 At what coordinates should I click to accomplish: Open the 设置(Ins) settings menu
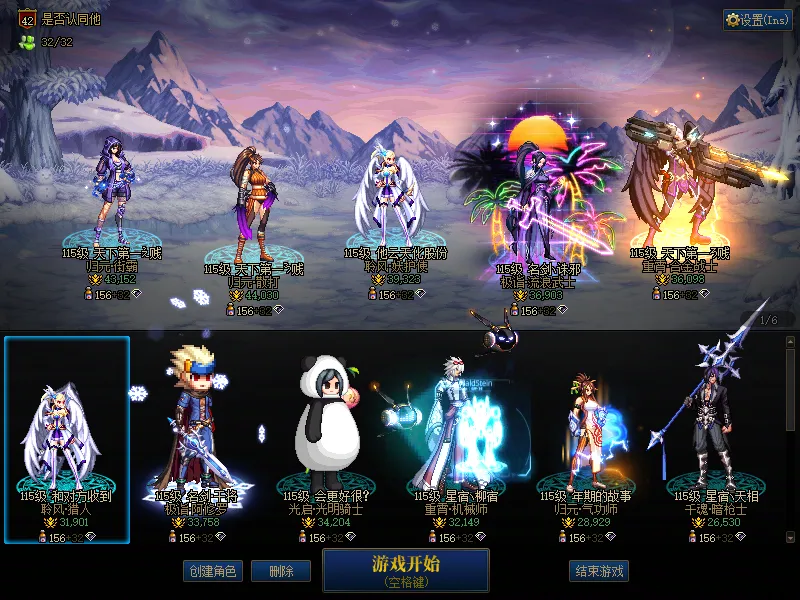(757, 19)
